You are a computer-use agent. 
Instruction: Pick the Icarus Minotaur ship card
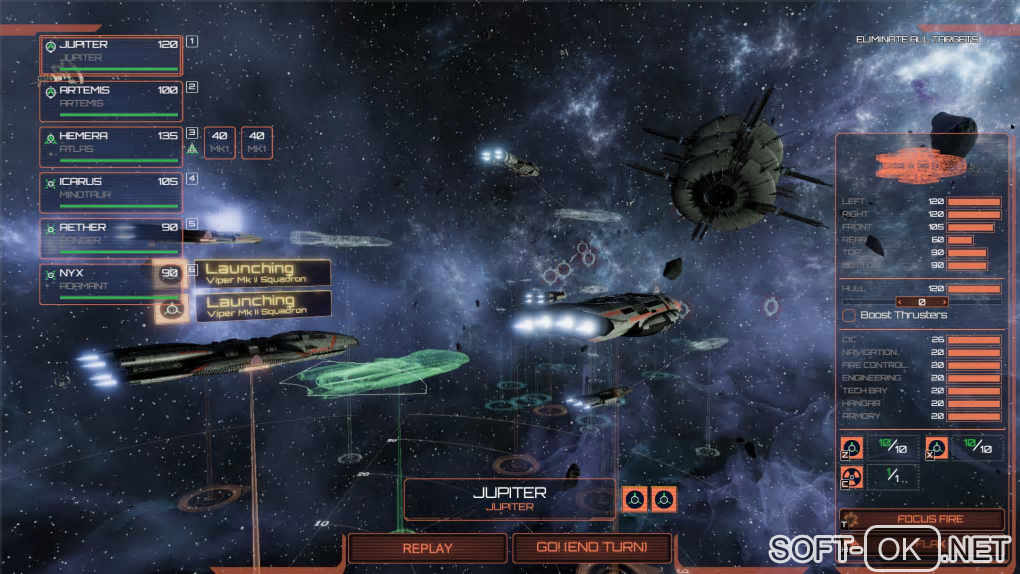[x=111, y=192]
